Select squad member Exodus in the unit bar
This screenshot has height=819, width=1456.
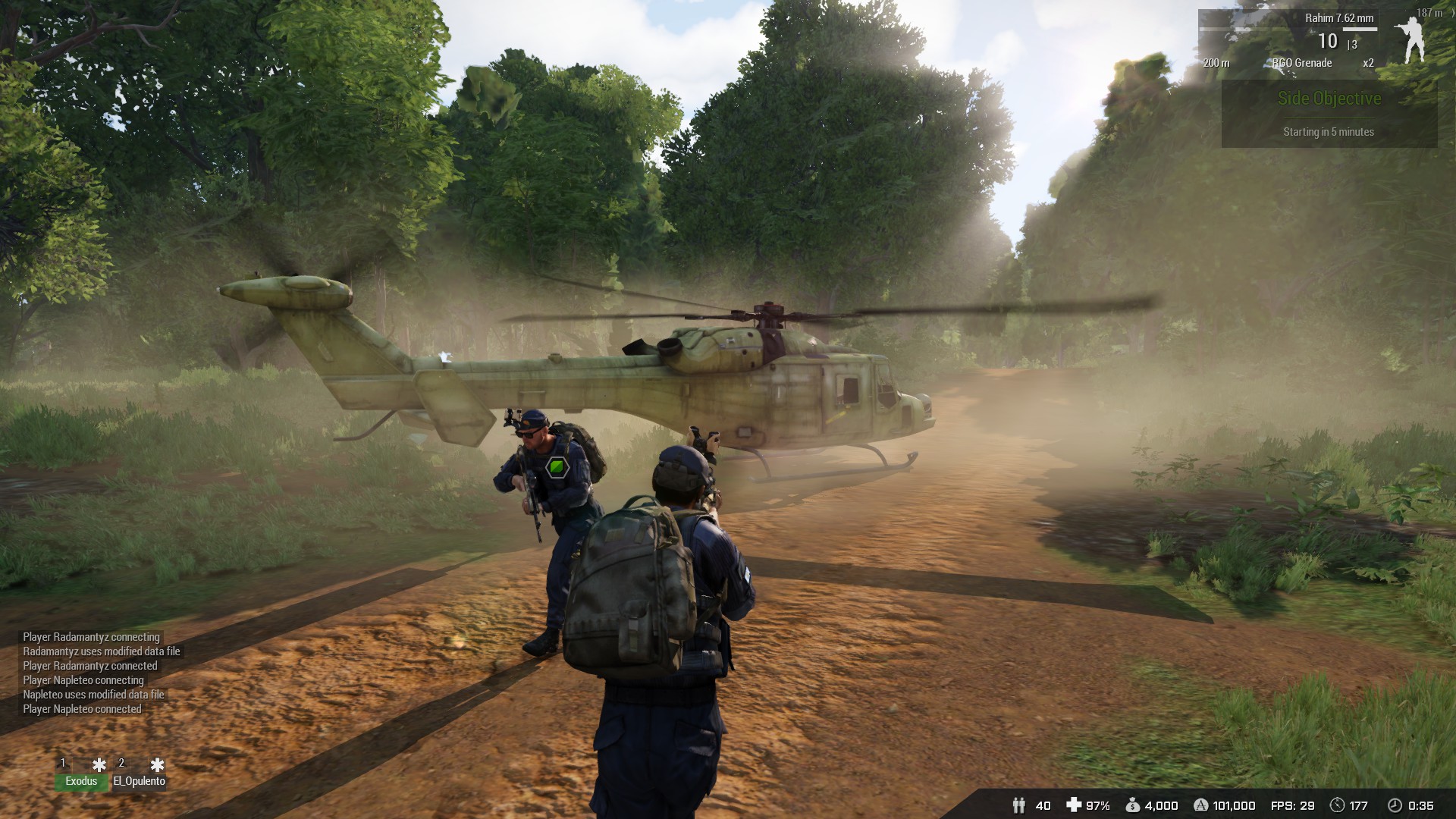click(81, 781)
